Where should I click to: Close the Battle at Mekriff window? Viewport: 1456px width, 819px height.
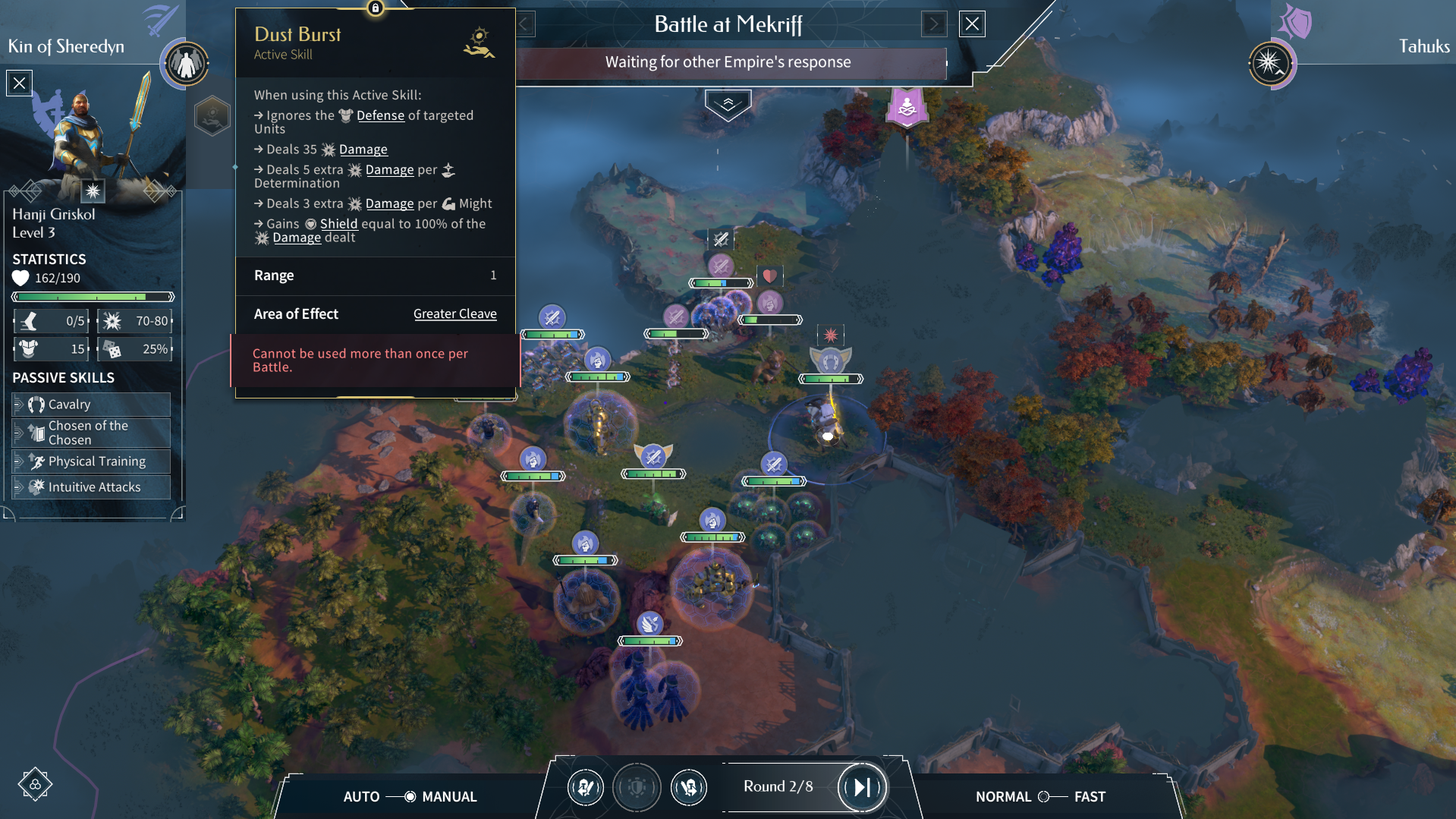[x=972, y=24]
